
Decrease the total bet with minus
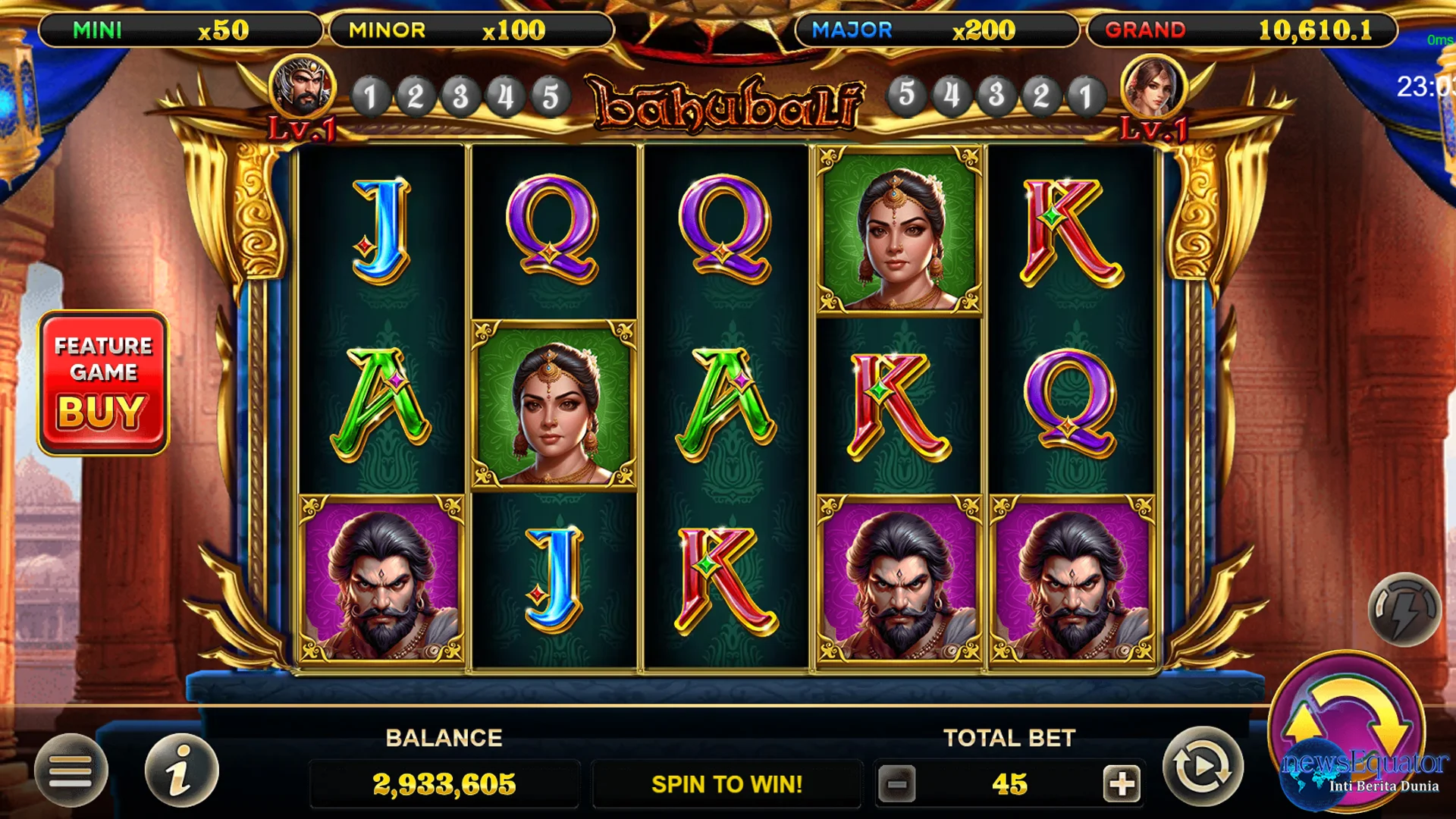pyautogui.click(x=899, y=783)
